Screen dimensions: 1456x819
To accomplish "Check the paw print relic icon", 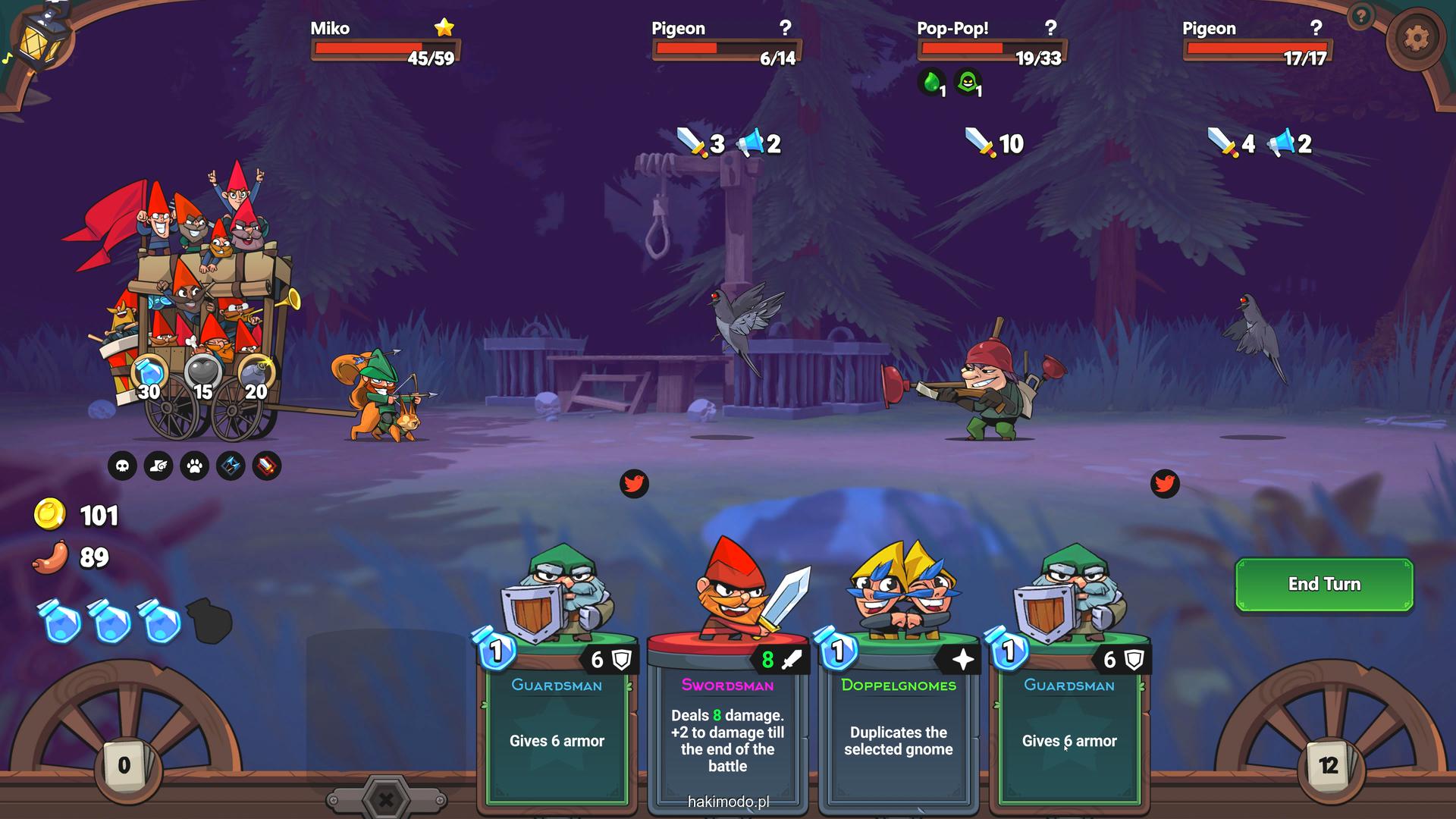I will coord(195,466).
